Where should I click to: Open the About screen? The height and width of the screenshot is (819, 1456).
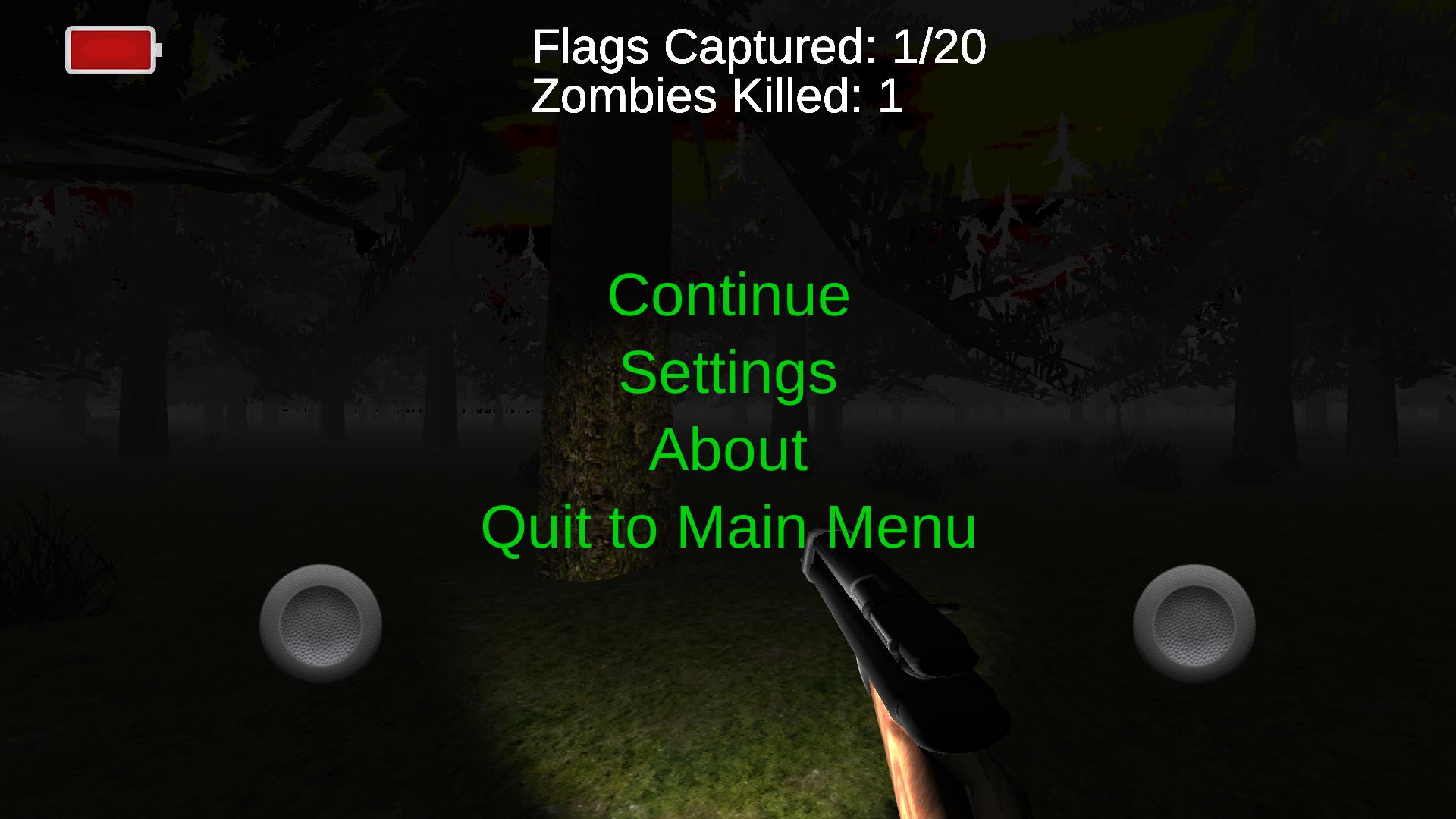730,449
